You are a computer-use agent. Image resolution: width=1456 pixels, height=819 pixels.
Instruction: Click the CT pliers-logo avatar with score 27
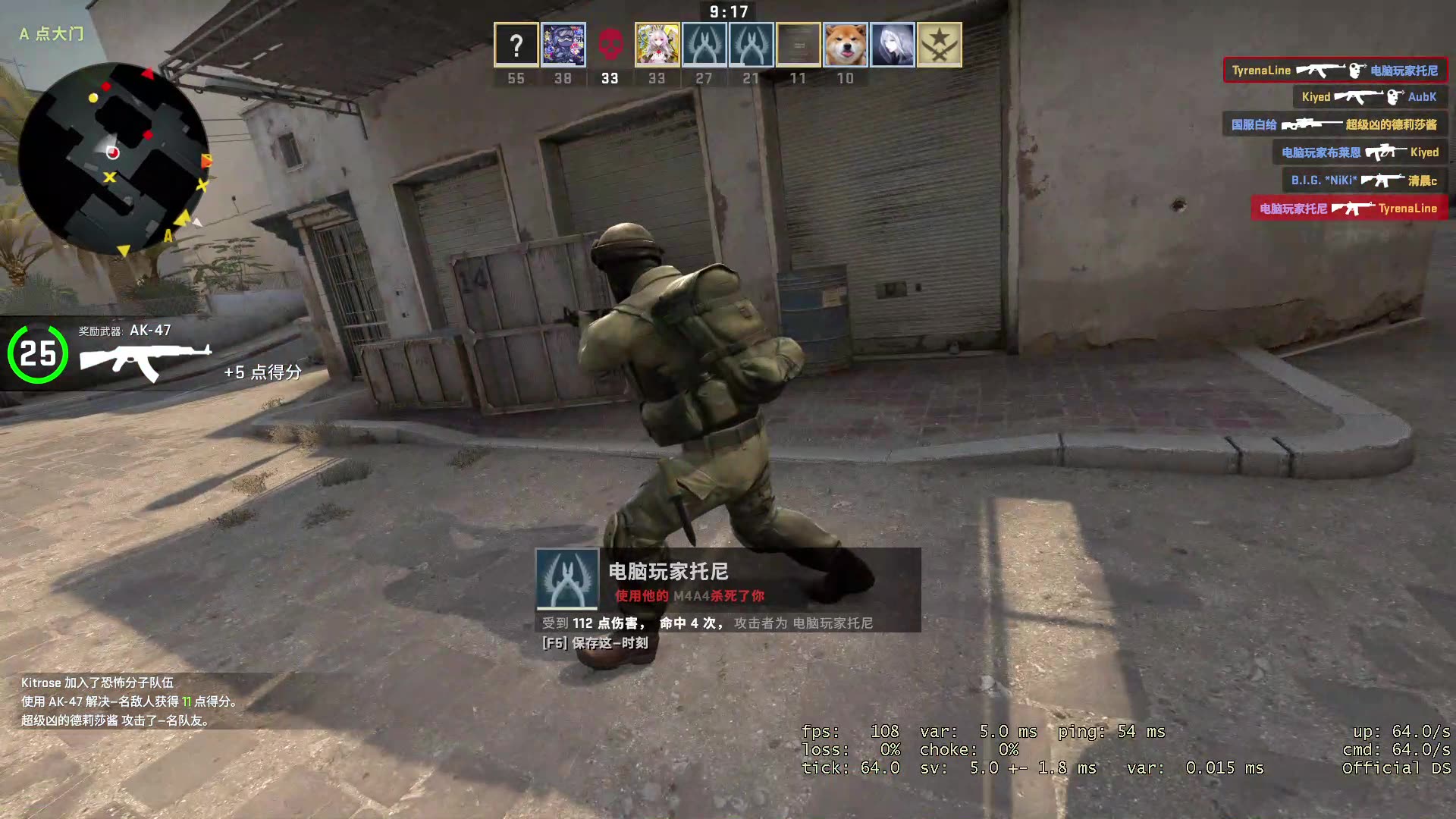point(704,44)
